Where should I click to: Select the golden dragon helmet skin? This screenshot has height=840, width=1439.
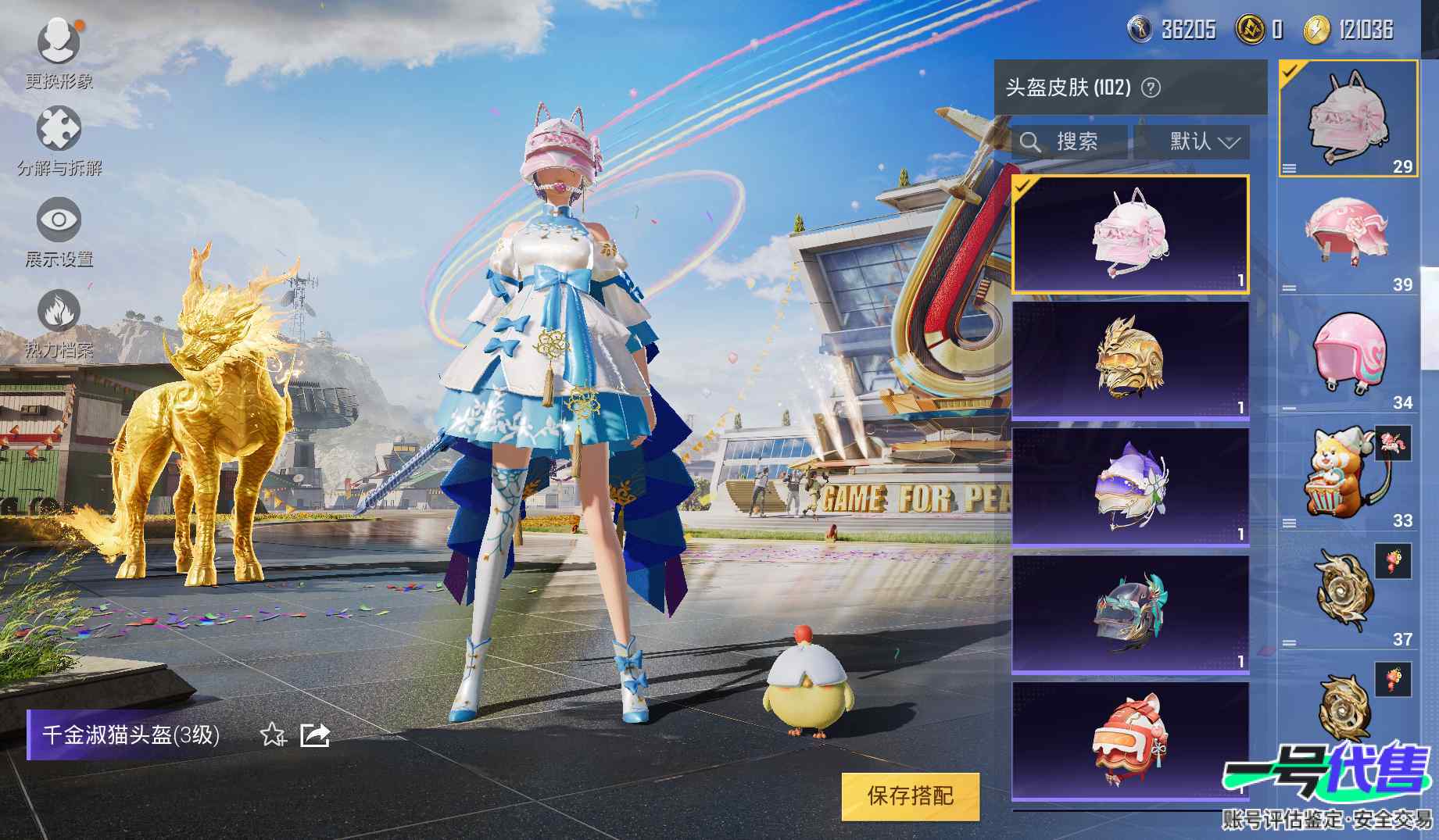[x=1130, y=359]
